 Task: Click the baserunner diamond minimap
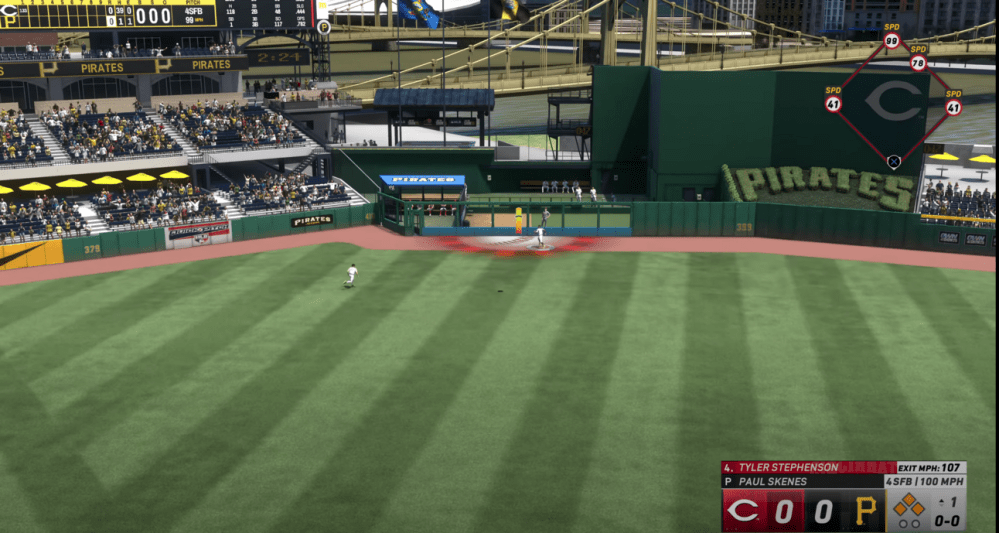coord(893,102)
